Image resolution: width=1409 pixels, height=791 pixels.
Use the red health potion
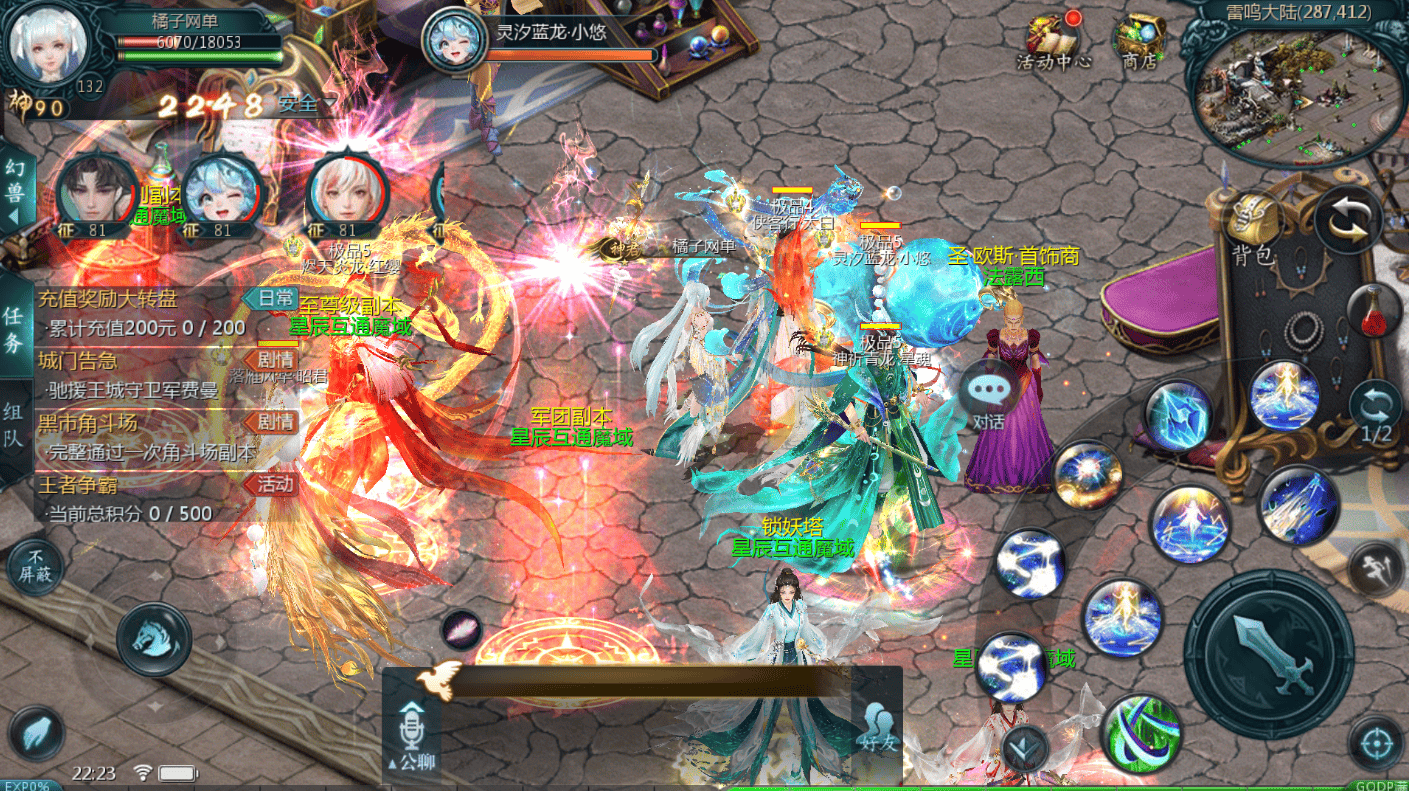click(1375, 310)
